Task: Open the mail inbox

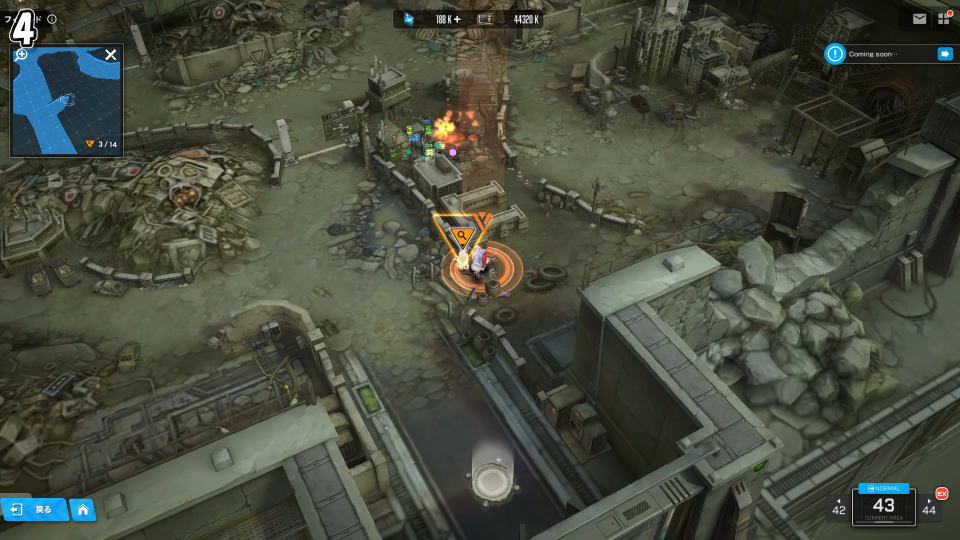Action: point(919,19)
